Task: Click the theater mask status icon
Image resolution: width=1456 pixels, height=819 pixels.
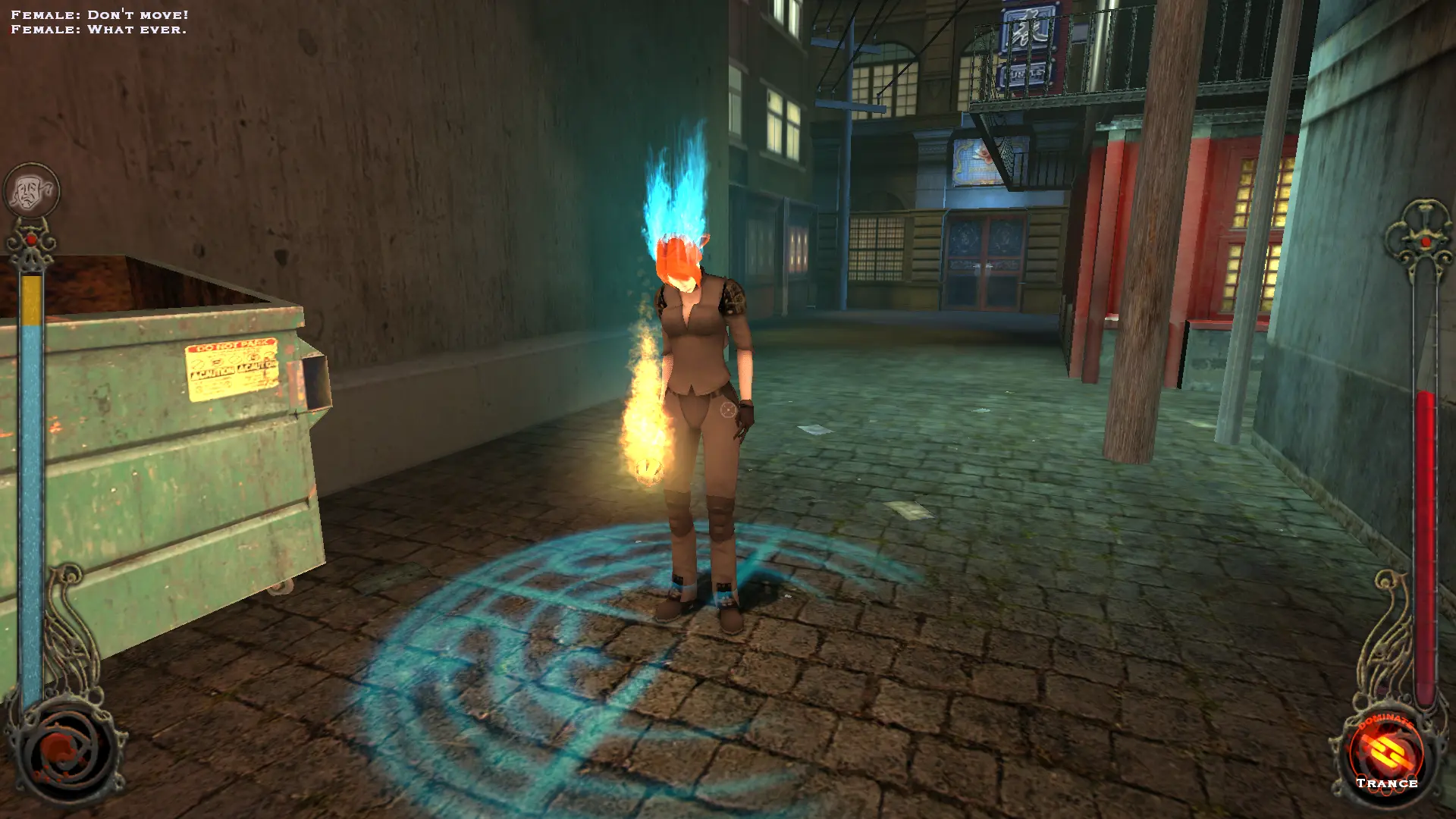Action: click(x=32, y=190)
